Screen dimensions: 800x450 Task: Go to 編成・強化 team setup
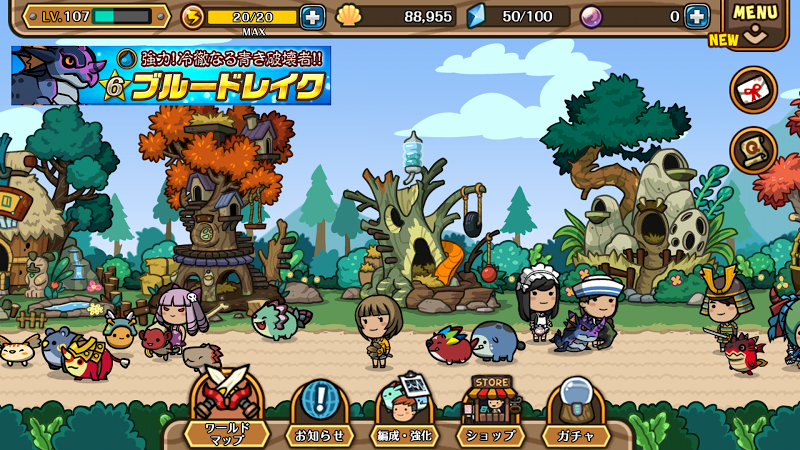point(404,413)
